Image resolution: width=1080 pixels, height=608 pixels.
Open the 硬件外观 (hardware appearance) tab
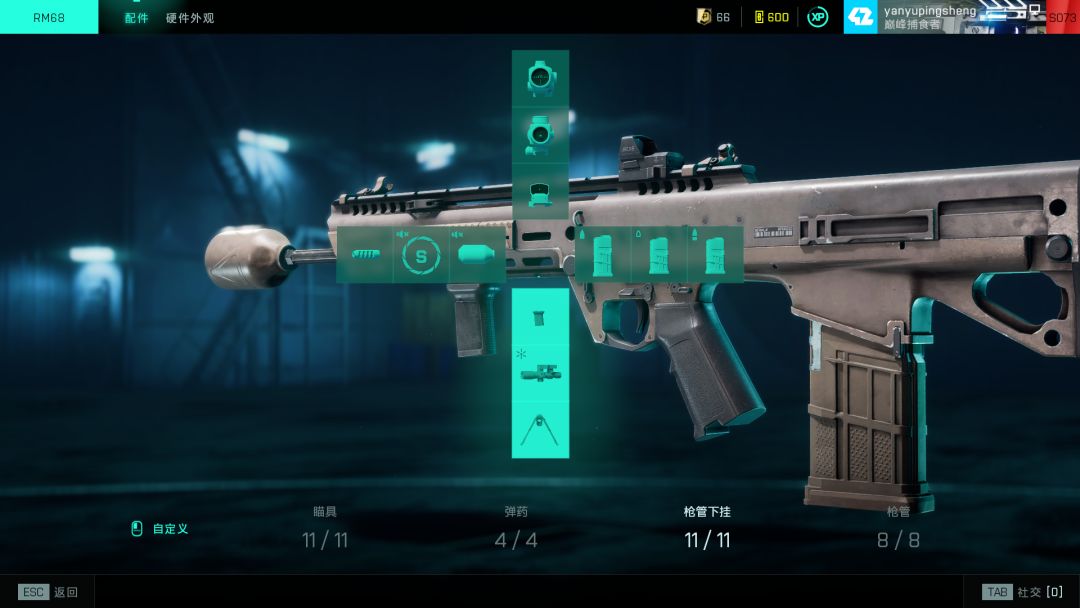click(x=190, y=18)
